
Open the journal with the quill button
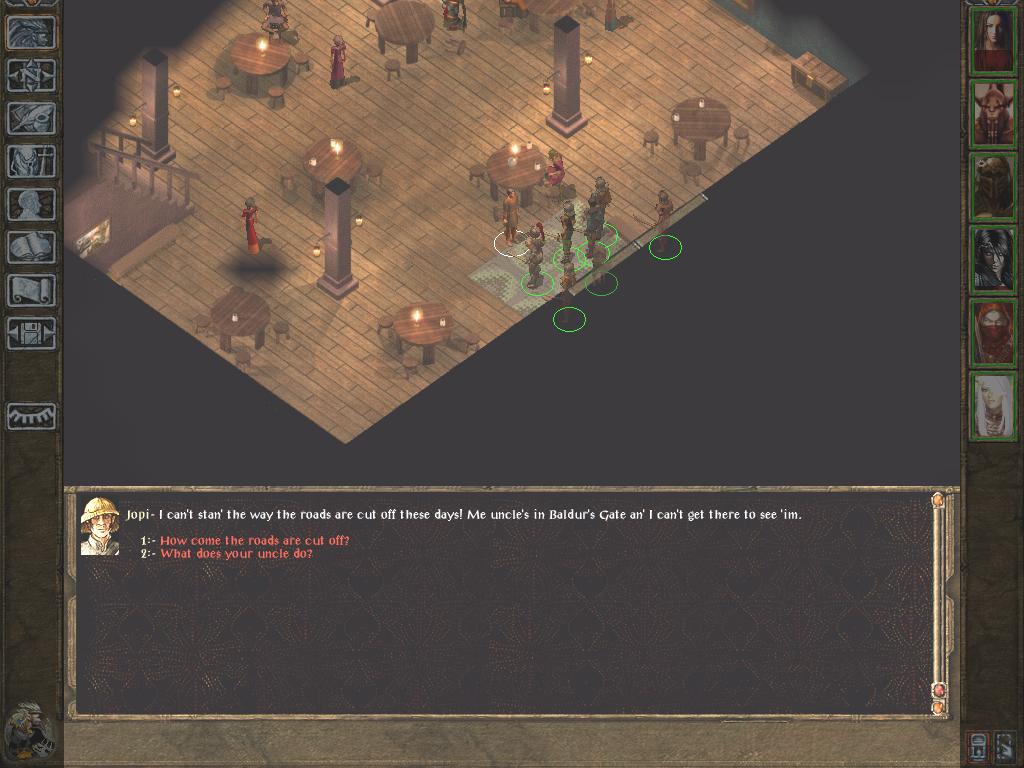pyautogui.click(x=31, y=118)
